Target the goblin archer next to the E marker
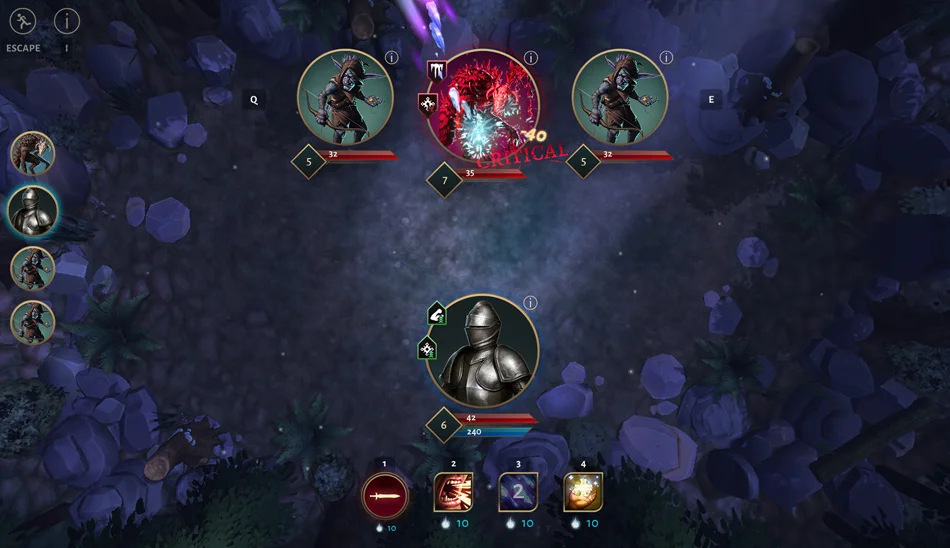The image size is (950, 548). [x=620, y=98]
